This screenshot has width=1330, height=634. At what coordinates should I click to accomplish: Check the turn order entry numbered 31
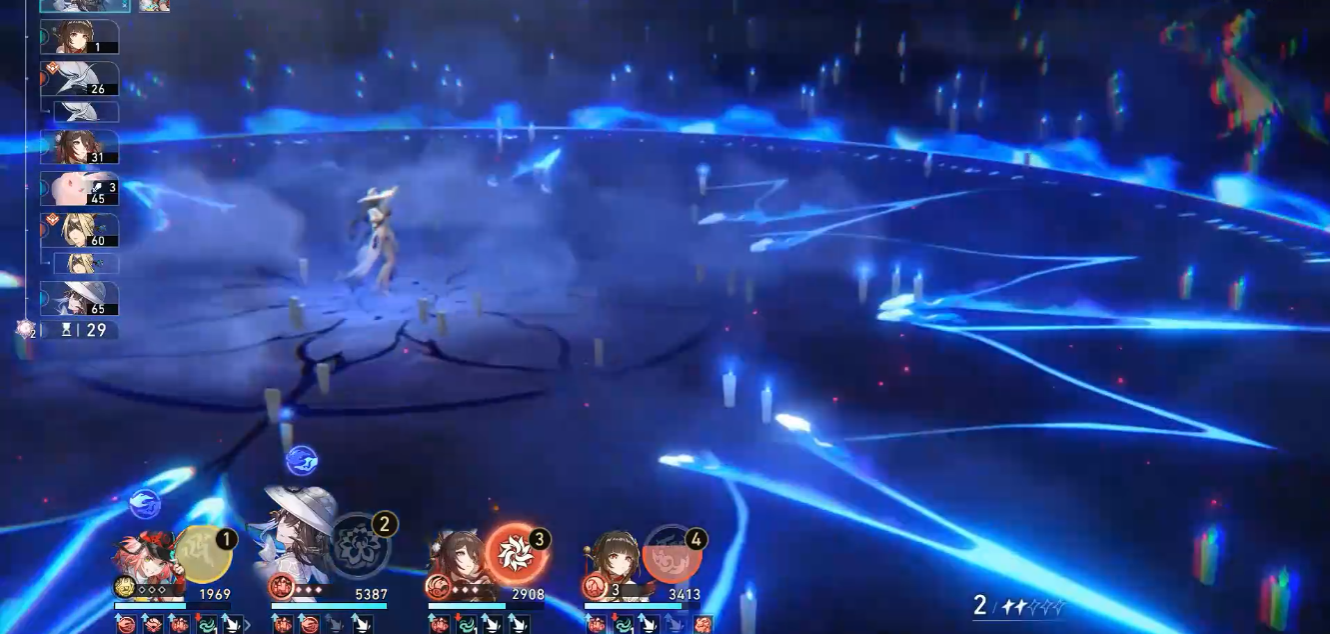click(79, 147)
